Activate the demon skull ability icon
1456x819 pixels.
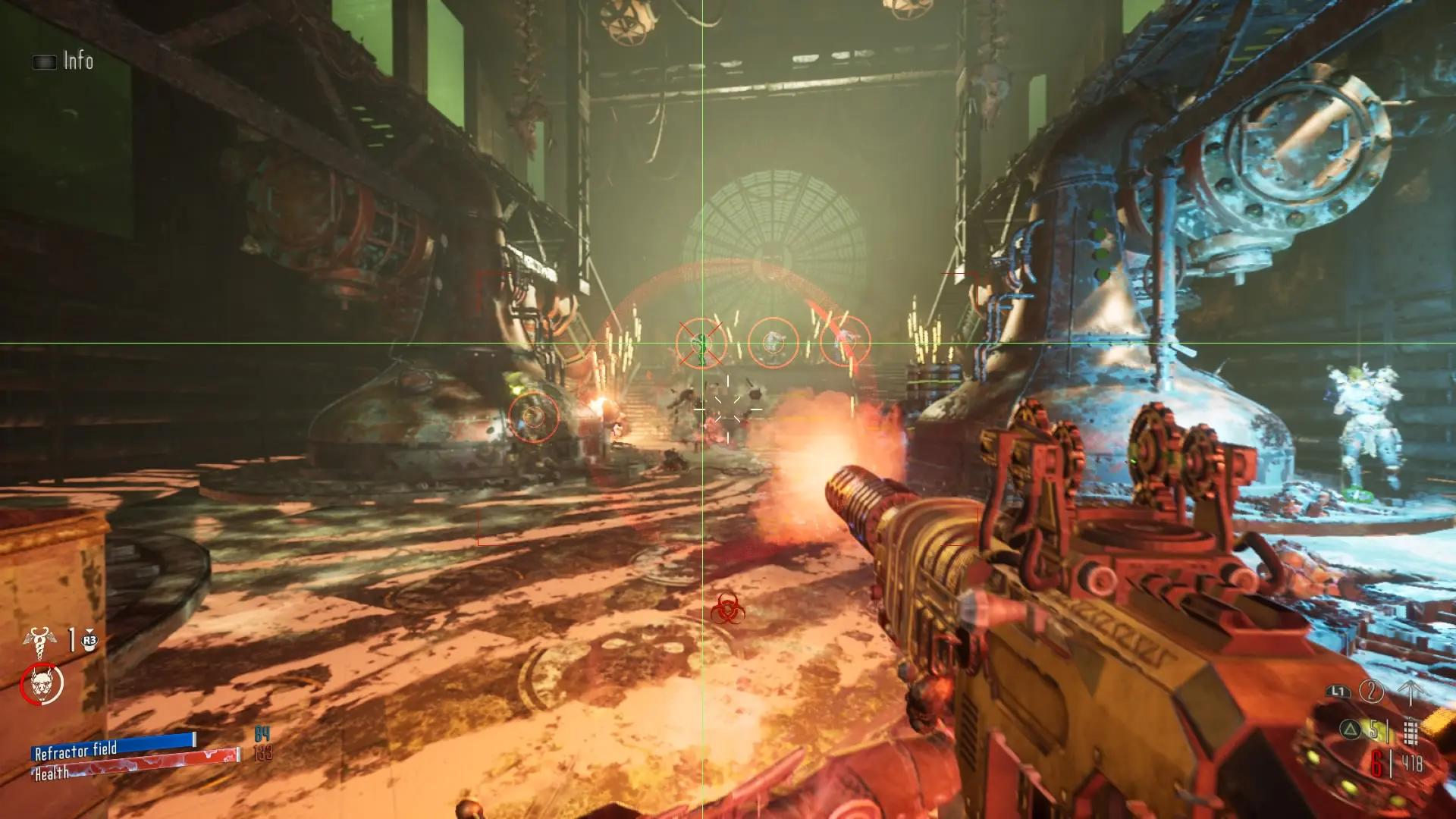42,684
